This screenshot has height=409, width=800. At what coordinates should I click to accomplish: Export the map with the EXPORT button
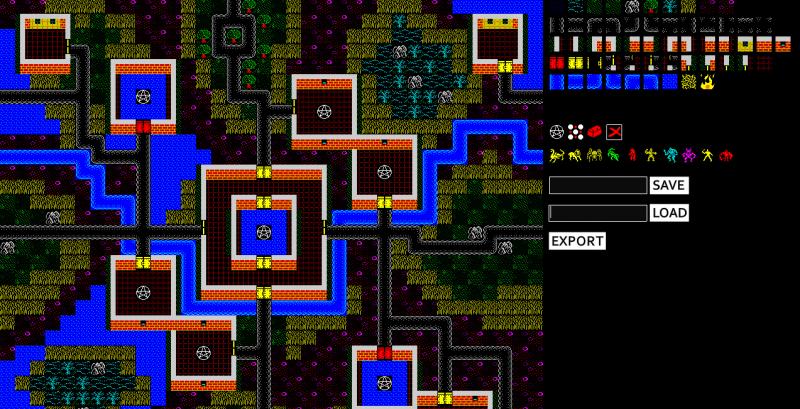(x=577, y=241)
